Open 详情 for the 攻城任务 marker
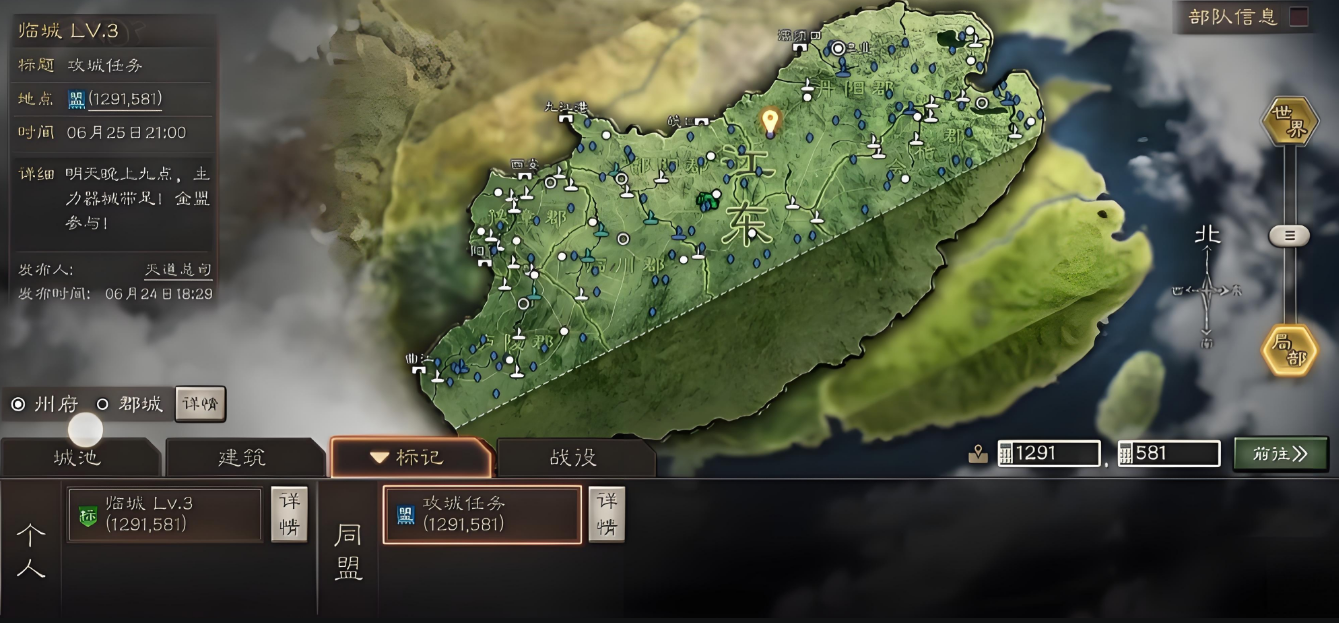 point(606,514)
